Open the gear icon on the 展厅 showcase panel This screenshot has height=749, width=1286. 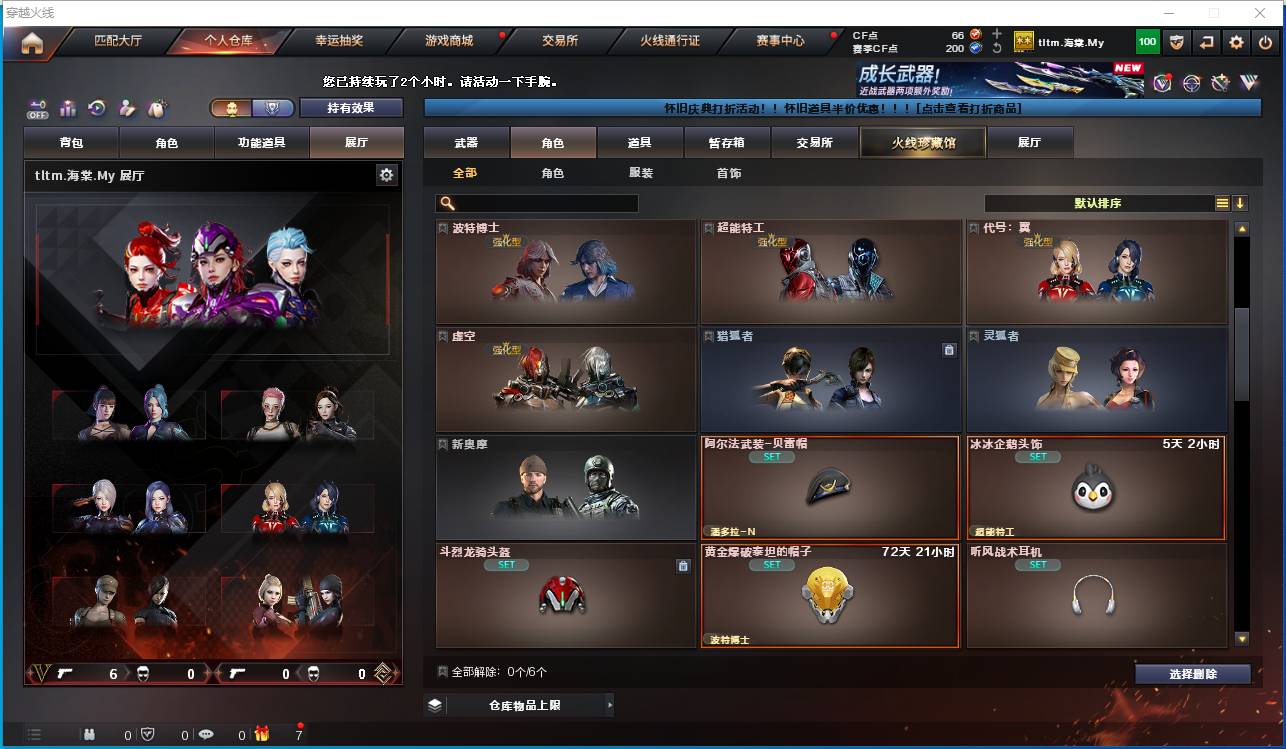[388, 174]
